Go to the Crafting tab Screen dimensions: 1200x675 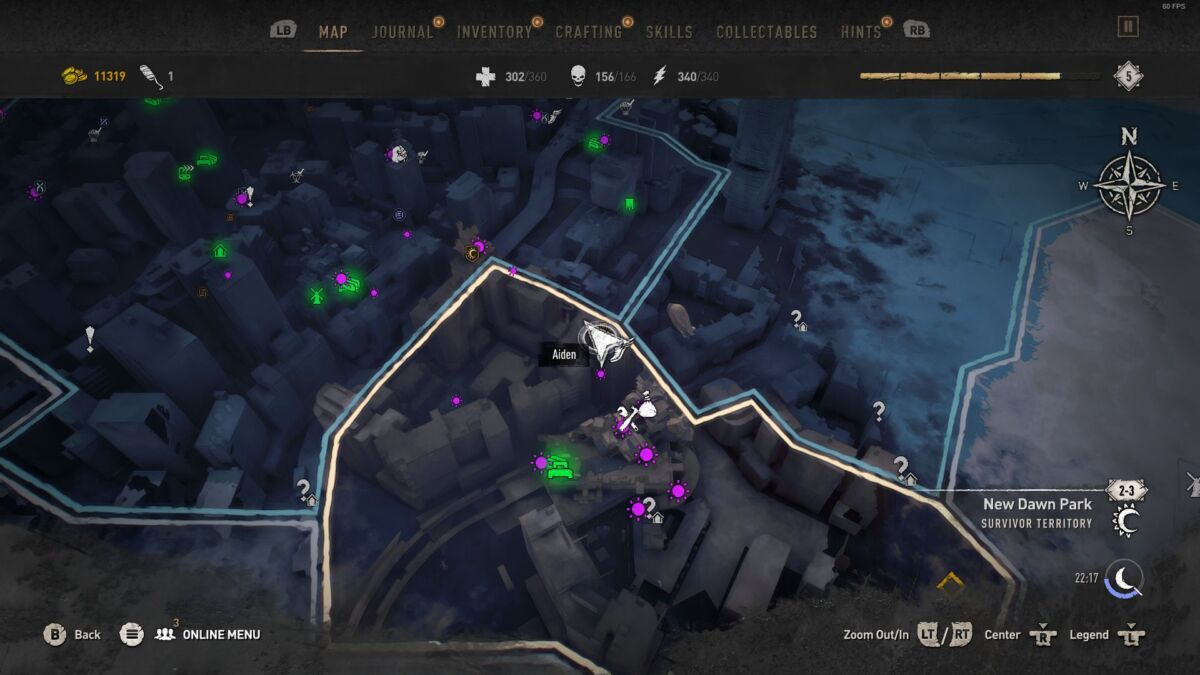point(588,32)
